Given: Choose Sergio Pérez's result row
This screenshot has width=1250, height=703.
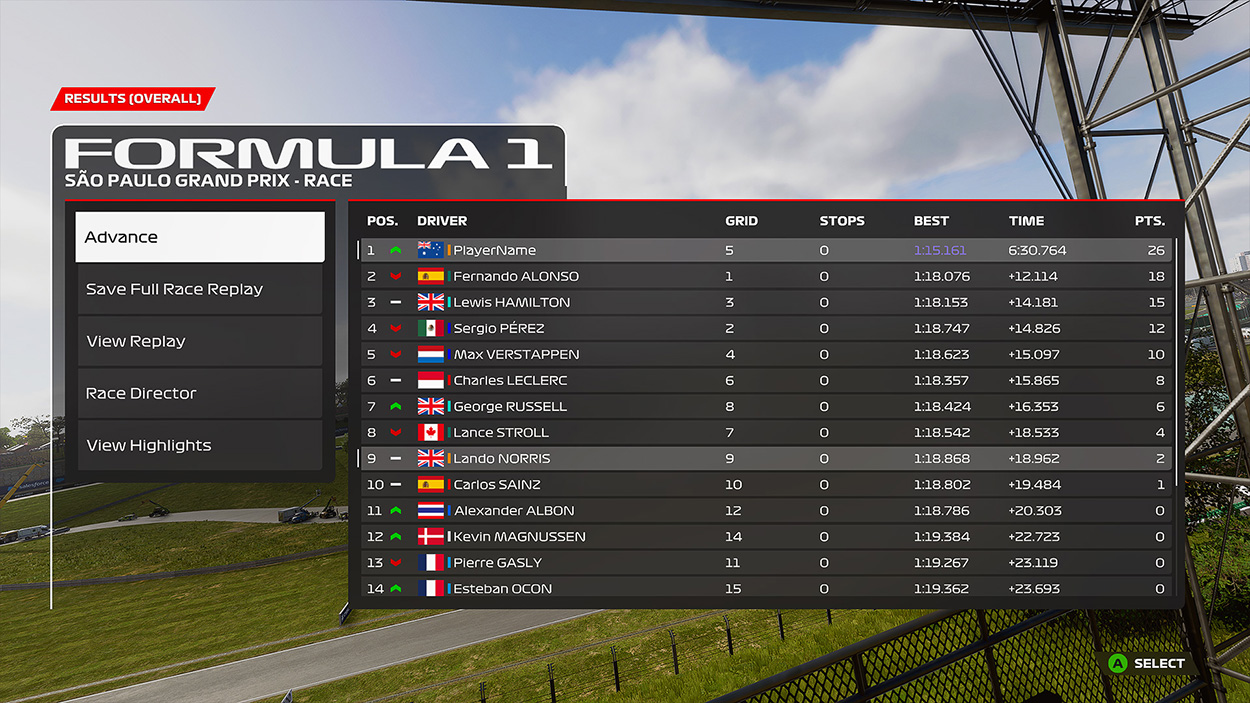Looking at the screenshot, I should coord(765,328).
